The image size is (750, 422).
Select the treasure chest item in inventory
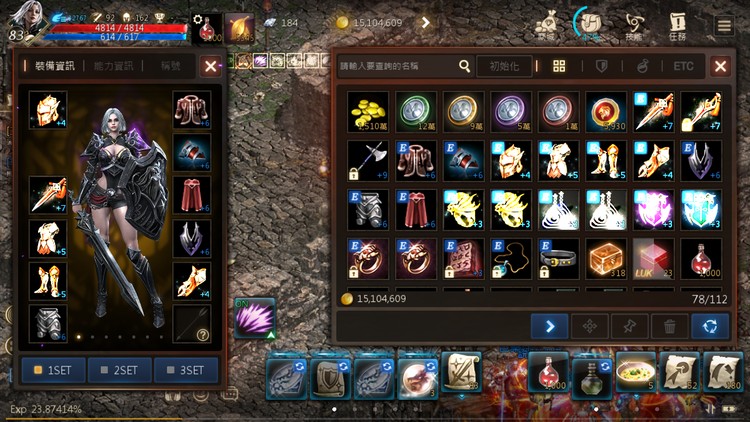(607, 258)
